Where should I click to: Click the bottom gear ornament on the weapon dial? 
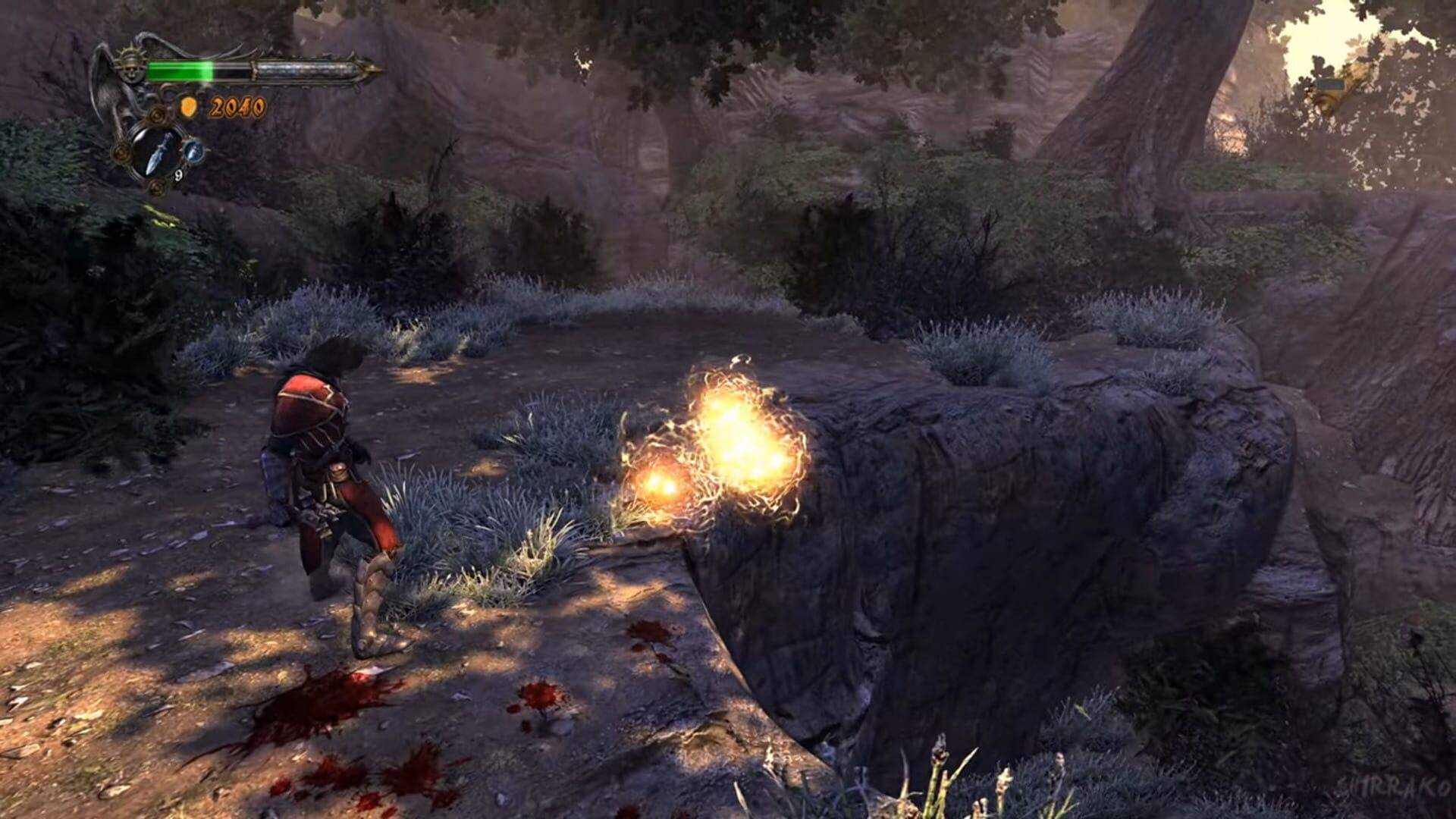click(x=157, y=187)
